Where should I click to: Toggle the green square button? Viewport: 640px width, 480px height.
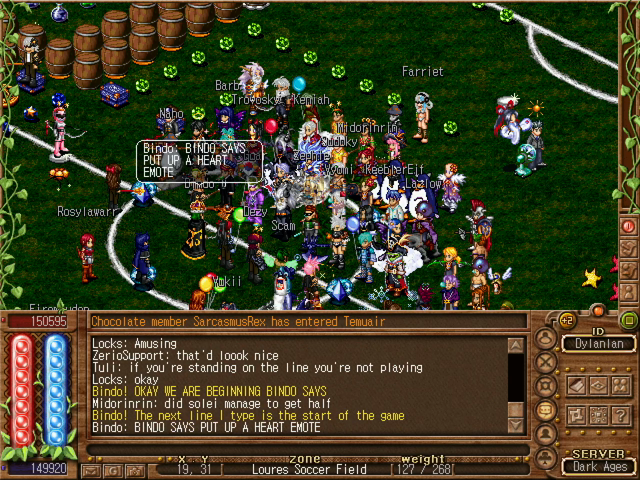pyautogui.click(x=628, y=321)
